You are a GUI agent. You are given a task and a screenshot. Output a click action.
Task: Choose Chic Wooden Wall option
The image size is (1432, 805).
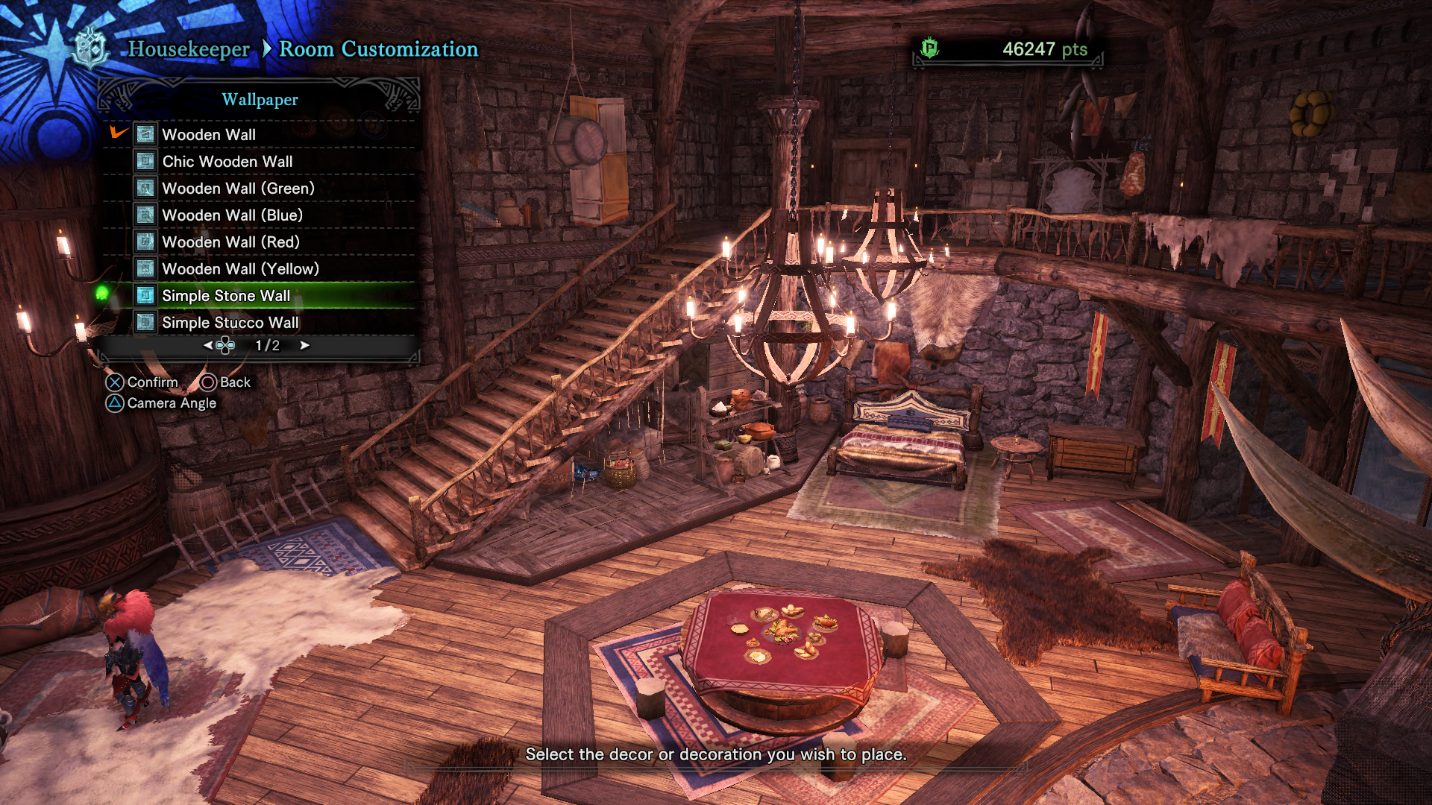[227, 161]
